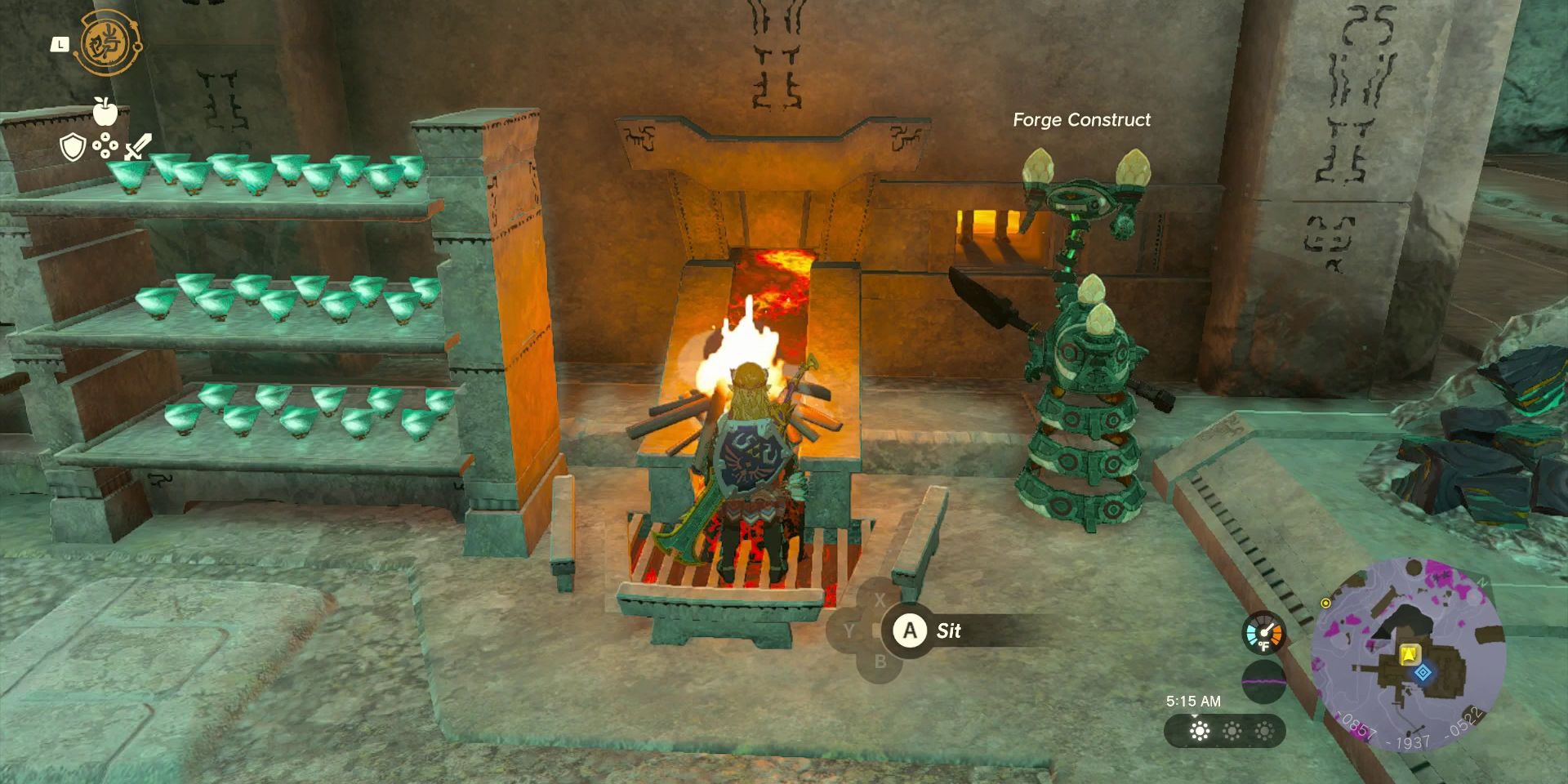Select the apple food icon in the HUD
This screenshot has height=784, width=1568.
tap(105, 112)
